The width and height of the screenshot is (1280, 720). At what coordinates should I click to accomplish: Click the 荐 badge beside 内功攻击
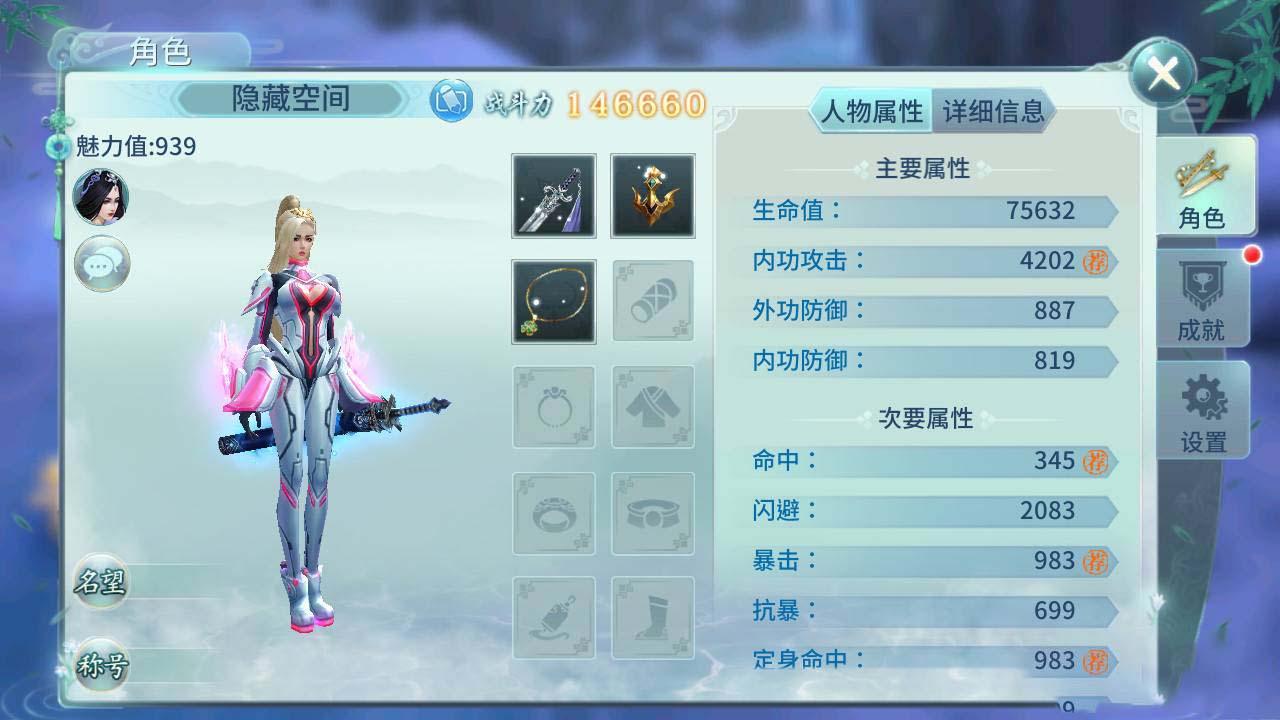(x=1097, y=261)
